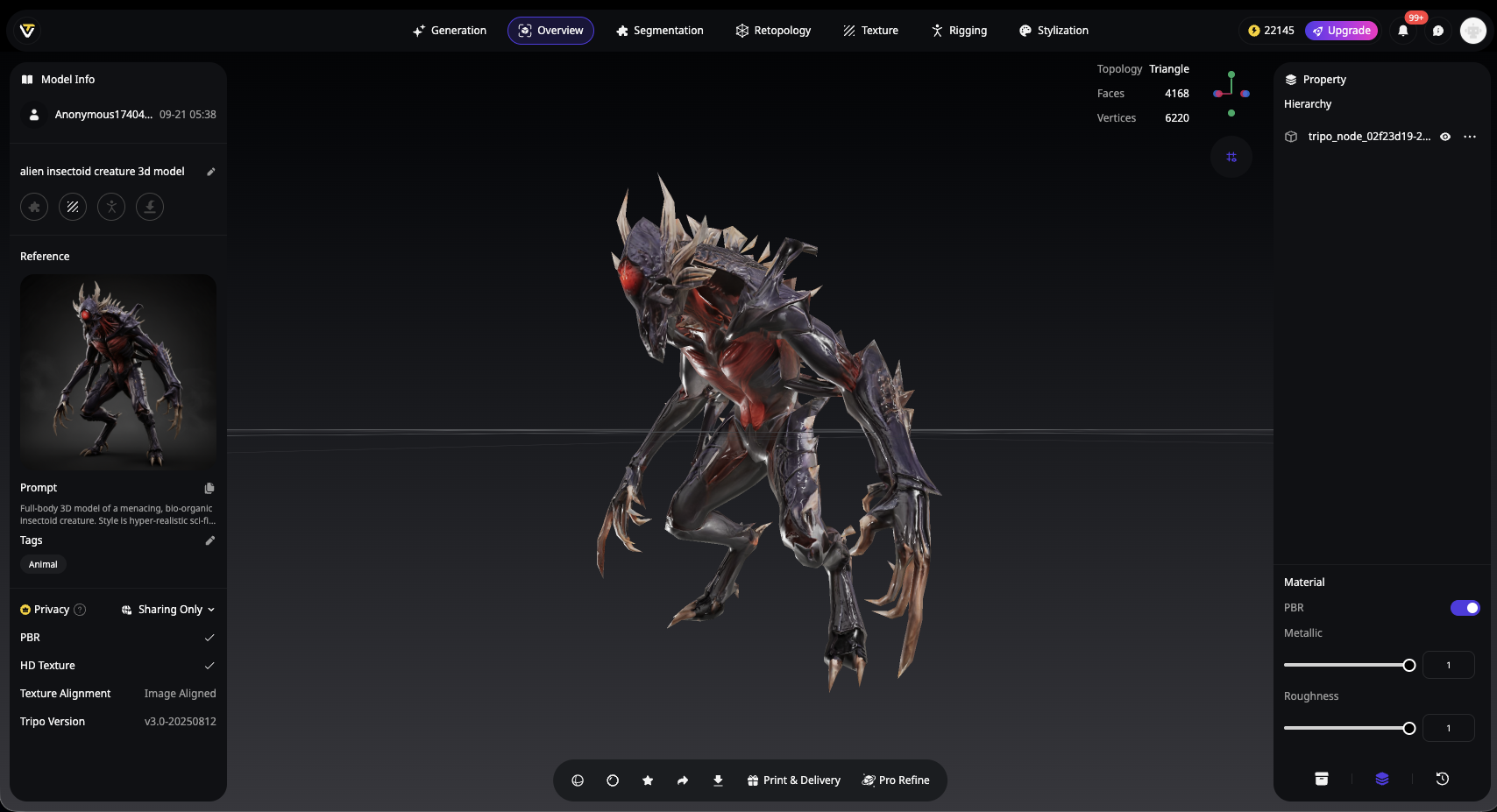Toggle the PBR material switch
The height and width of the screenshot is (812, 1497).
tap(1465, 608)
